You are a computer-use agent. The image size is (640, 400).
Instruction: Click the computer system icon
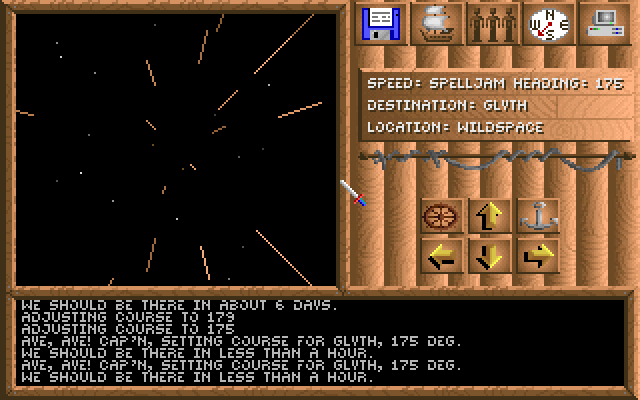tap(603, 24)
